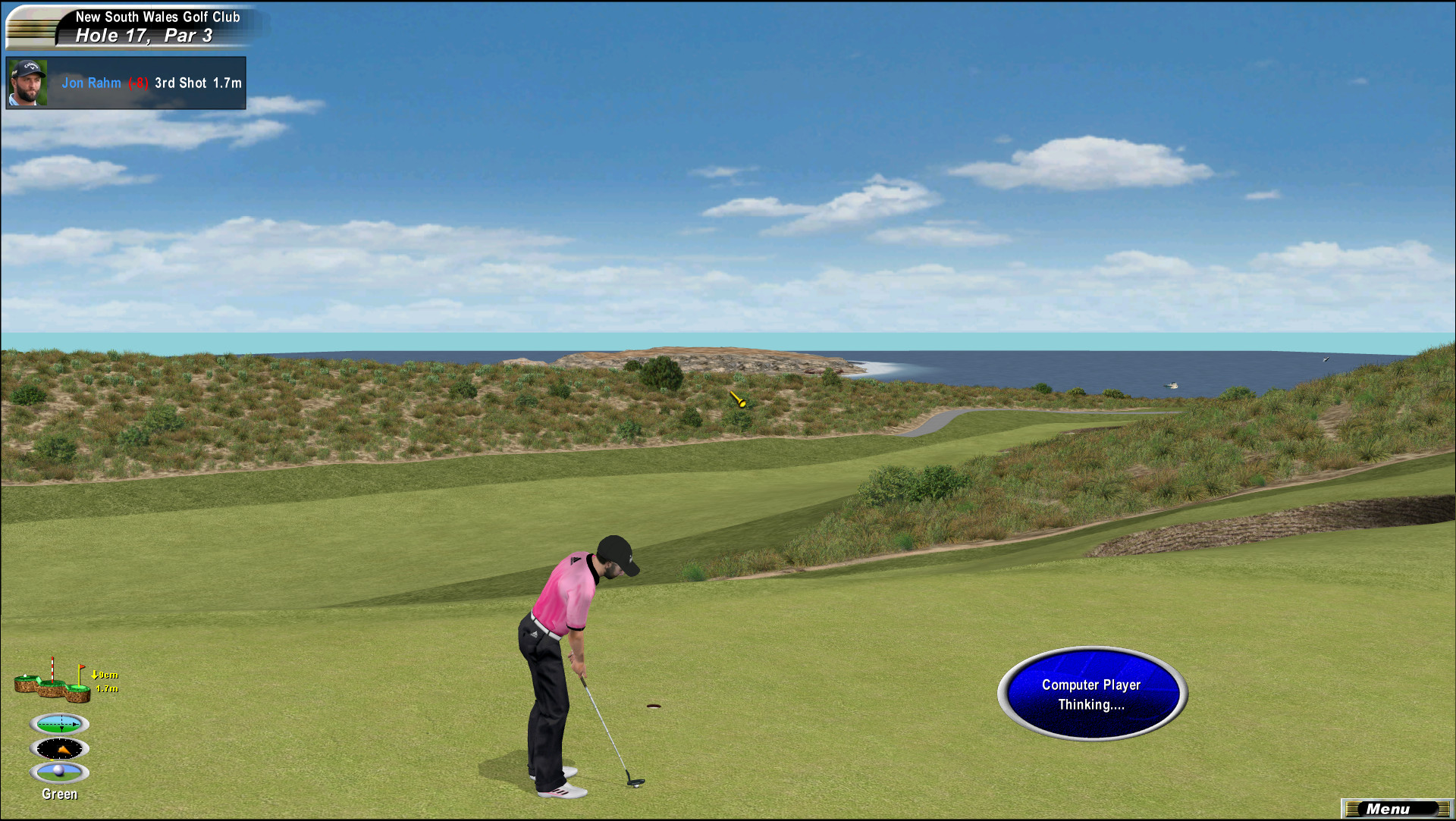Click the wind direction compass icon
The image size is (1456, 821).
click(60, 749)
